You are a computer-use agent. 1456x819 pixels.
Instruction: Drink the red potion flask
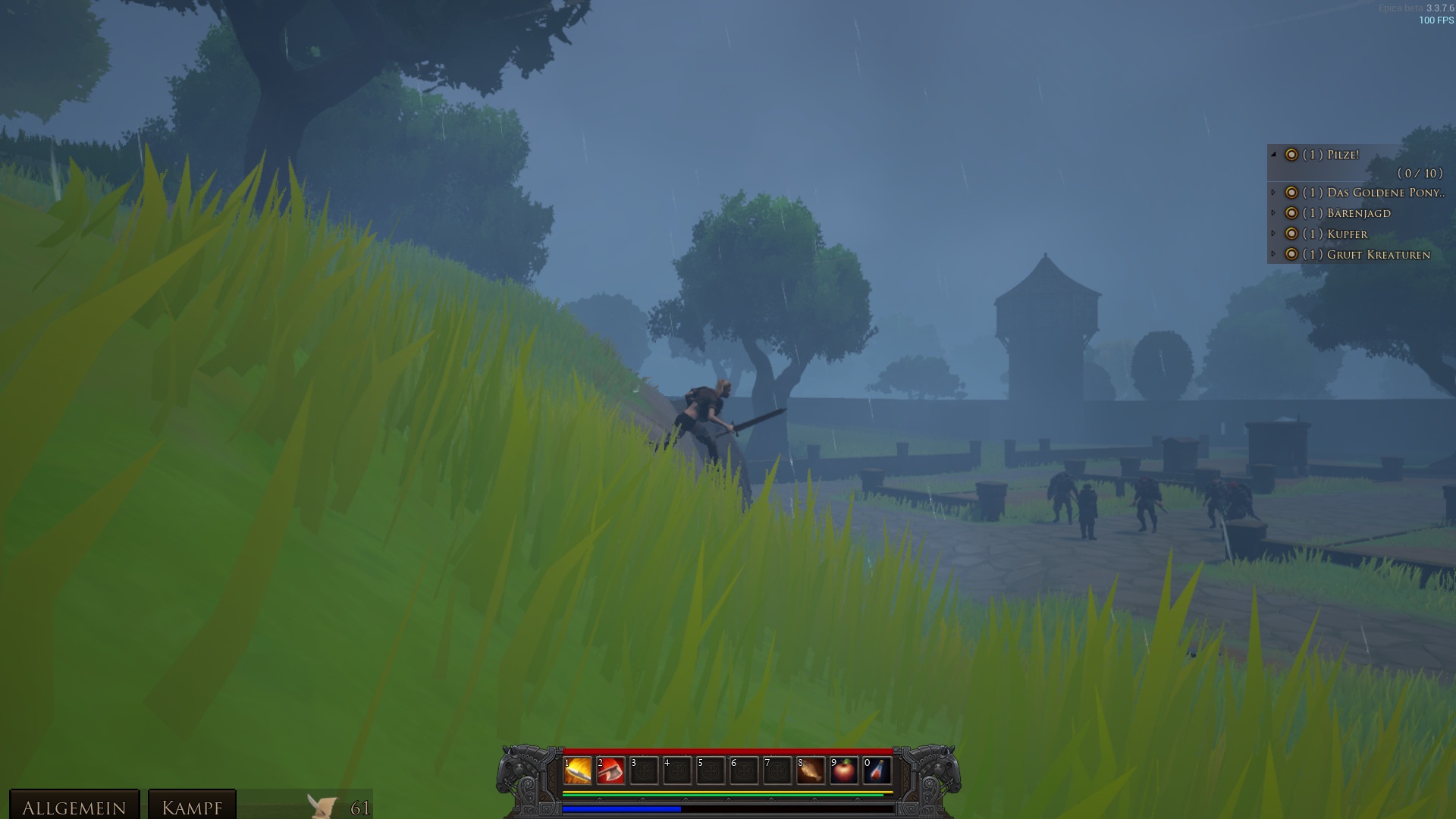click(x=877, y=771)
